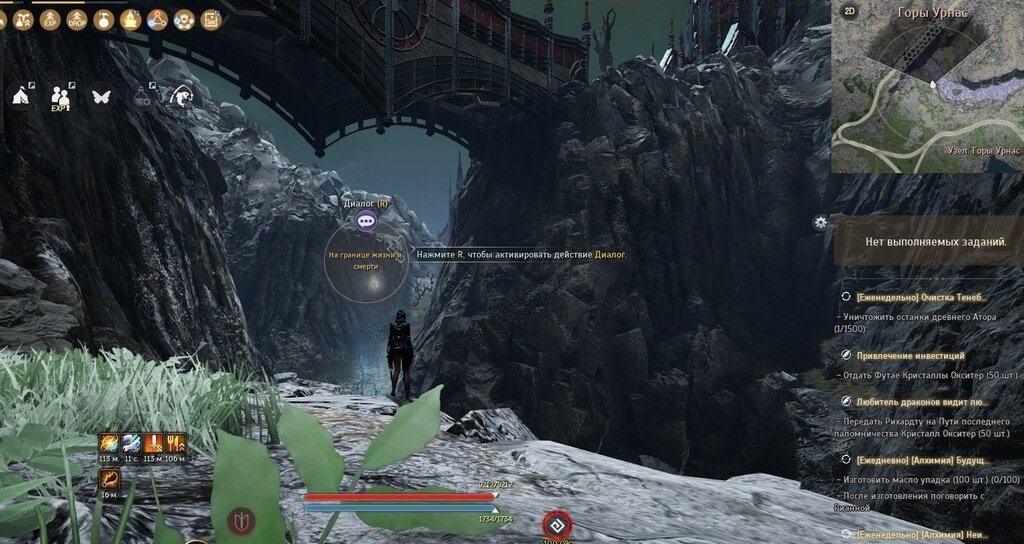Select quest Привлечение инвестиций

909,355
